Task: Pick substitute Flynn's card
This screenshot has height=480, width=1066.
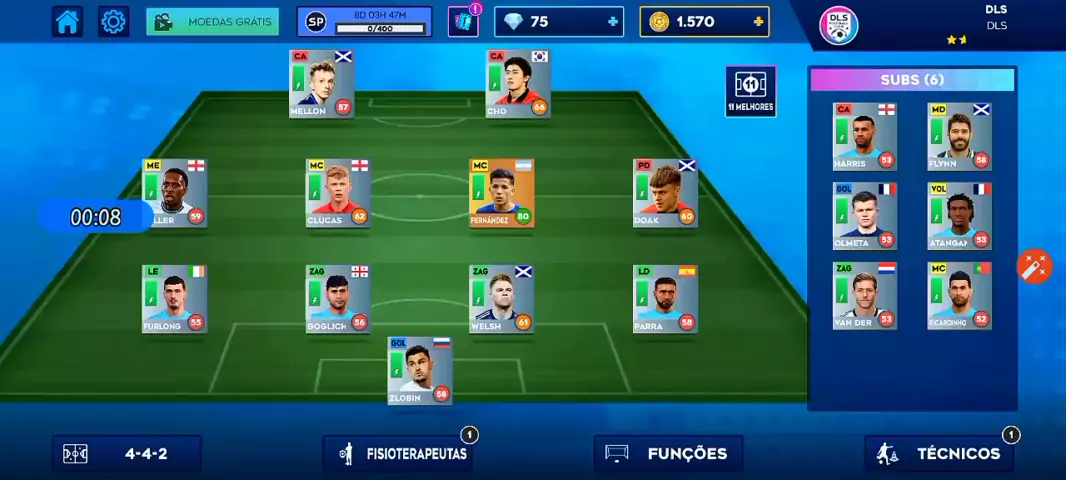Action: (959, 136)
